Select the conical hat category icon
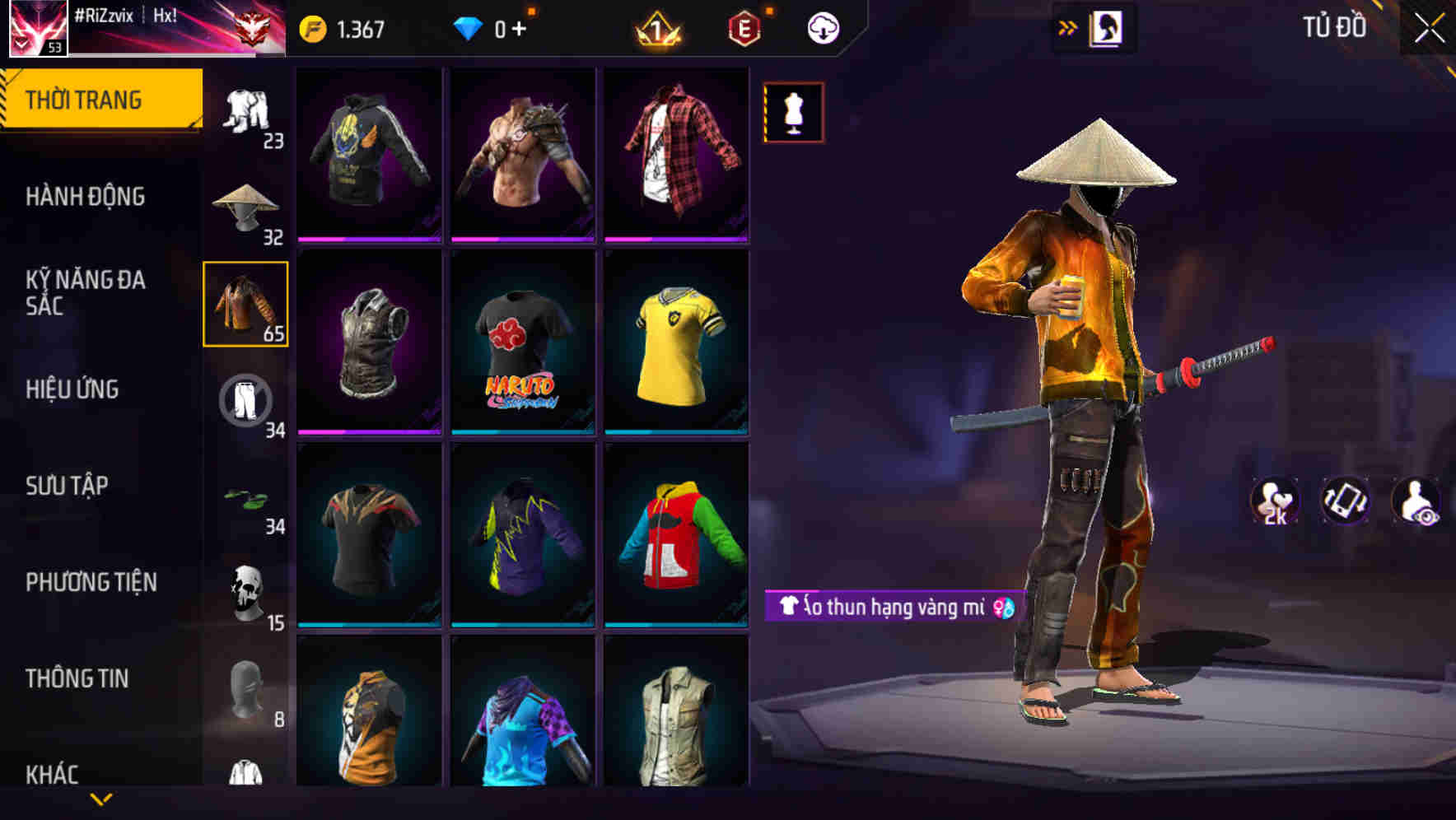Screen dimensions: 1456x820 click(x=245, y=200)
